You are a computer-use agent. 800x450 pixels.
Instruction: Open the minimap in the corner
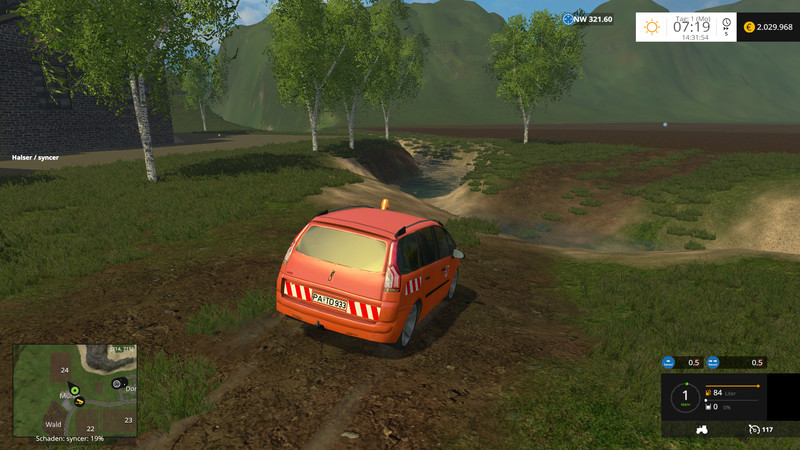pyautogui.click(x=75, y=390)
